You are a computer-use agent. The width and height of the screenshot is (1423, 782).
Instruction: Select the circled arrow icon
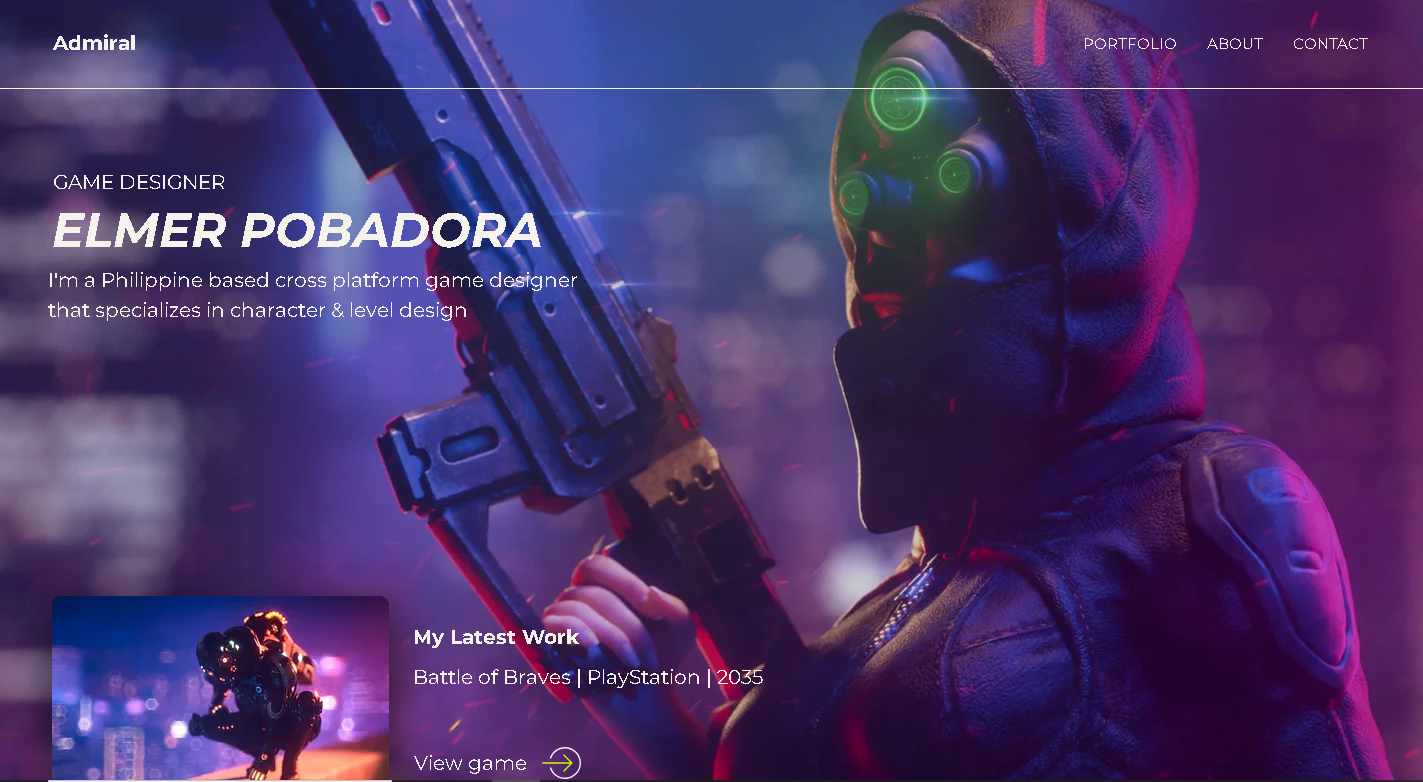(562, 763)
